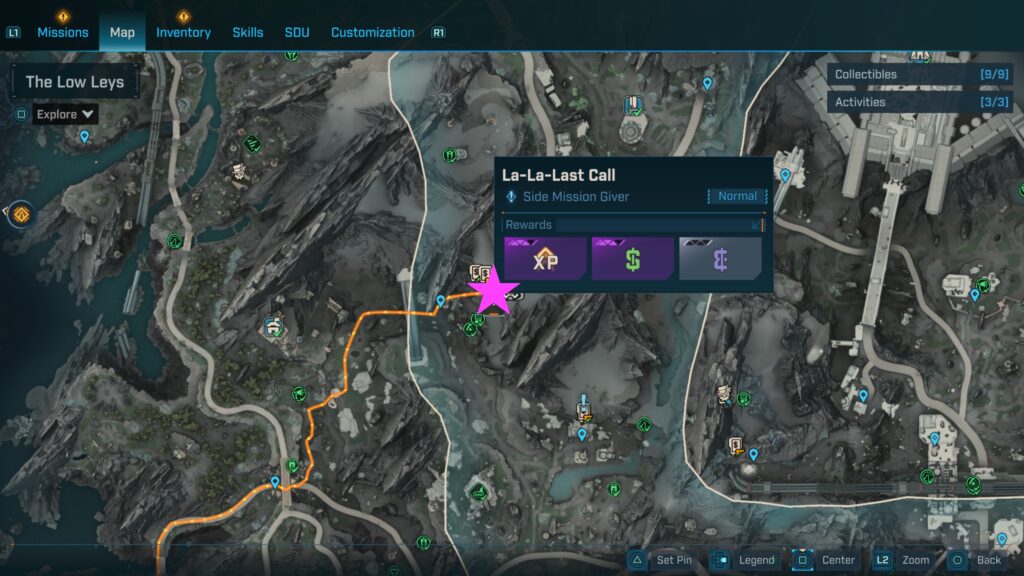
Task: Click the Zoom map option
Action: pyautogui.click(x=904, y=560)
